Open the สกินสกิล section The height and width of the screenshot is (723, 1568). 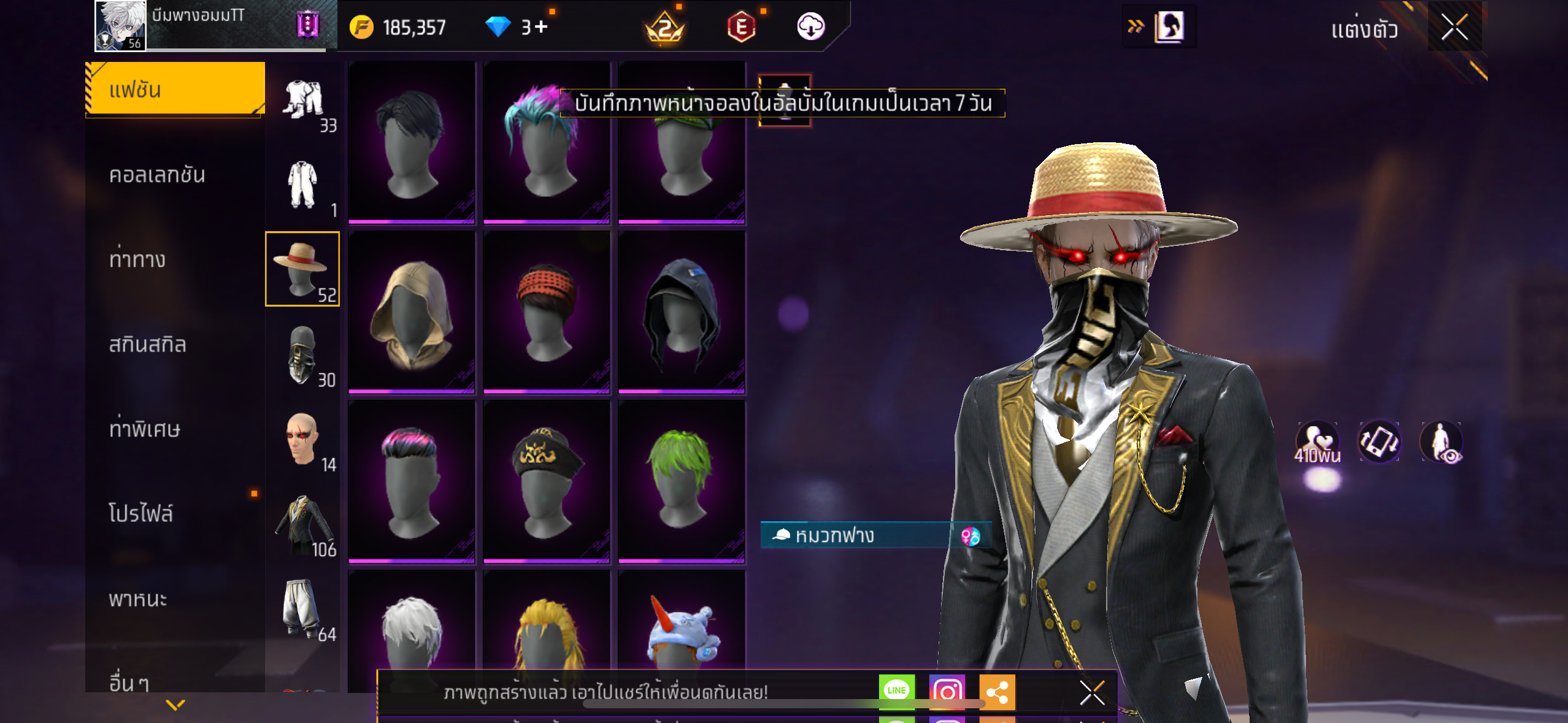[147, 344]
